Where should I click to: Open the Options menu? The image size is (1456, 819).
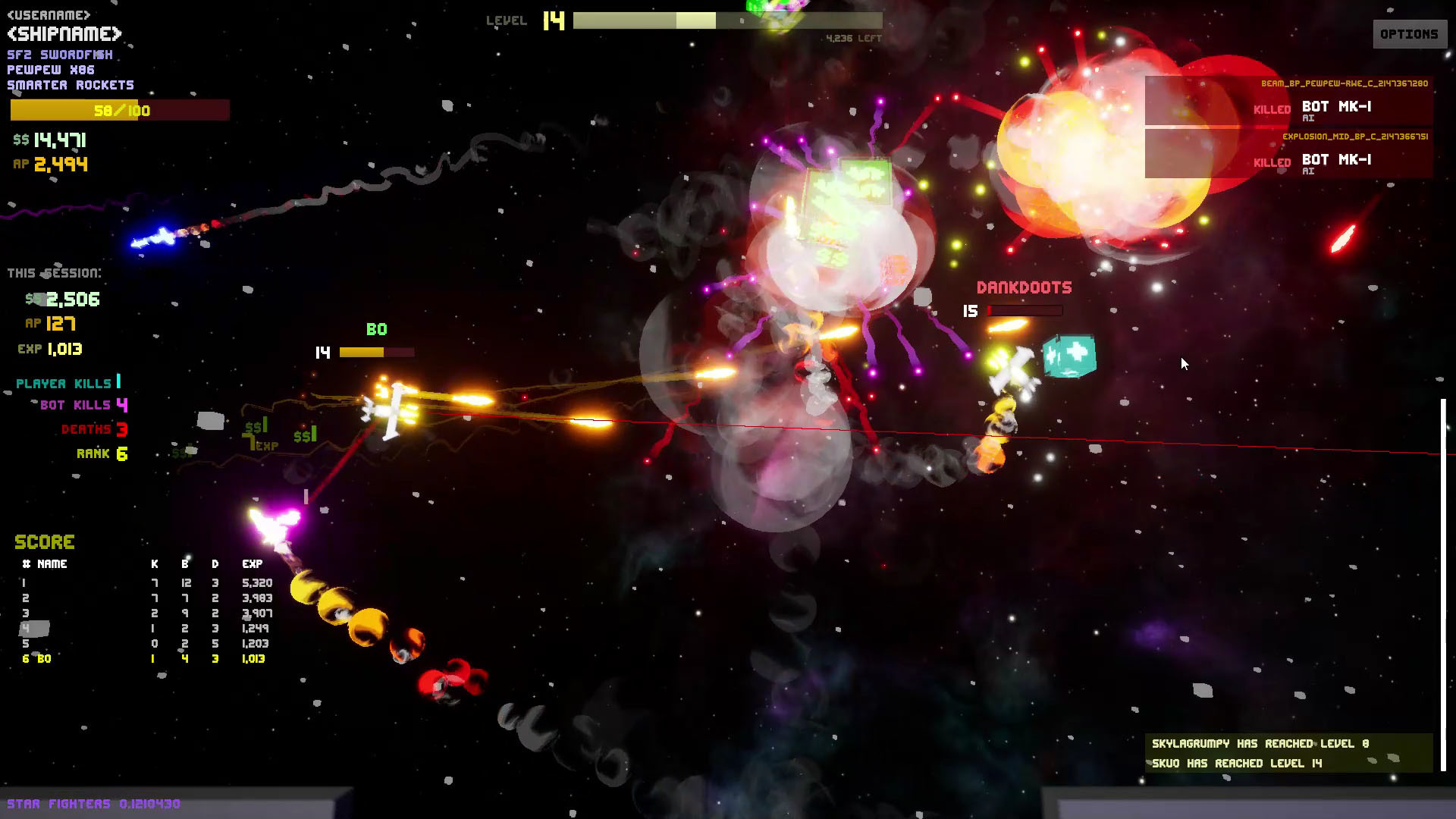tap(1409, 33)
